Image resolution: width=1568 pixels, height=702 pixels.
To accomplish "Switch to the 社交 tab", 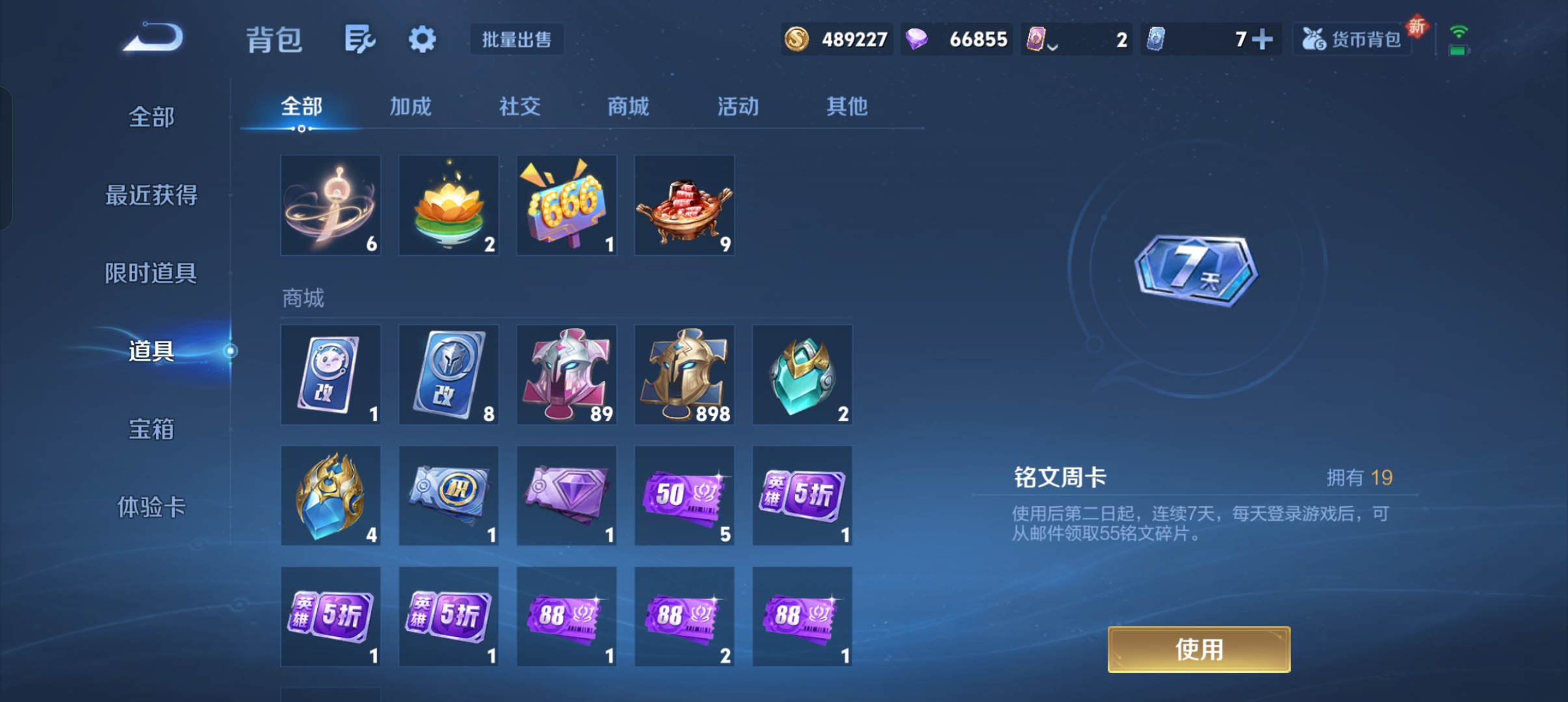I will 519,106.
